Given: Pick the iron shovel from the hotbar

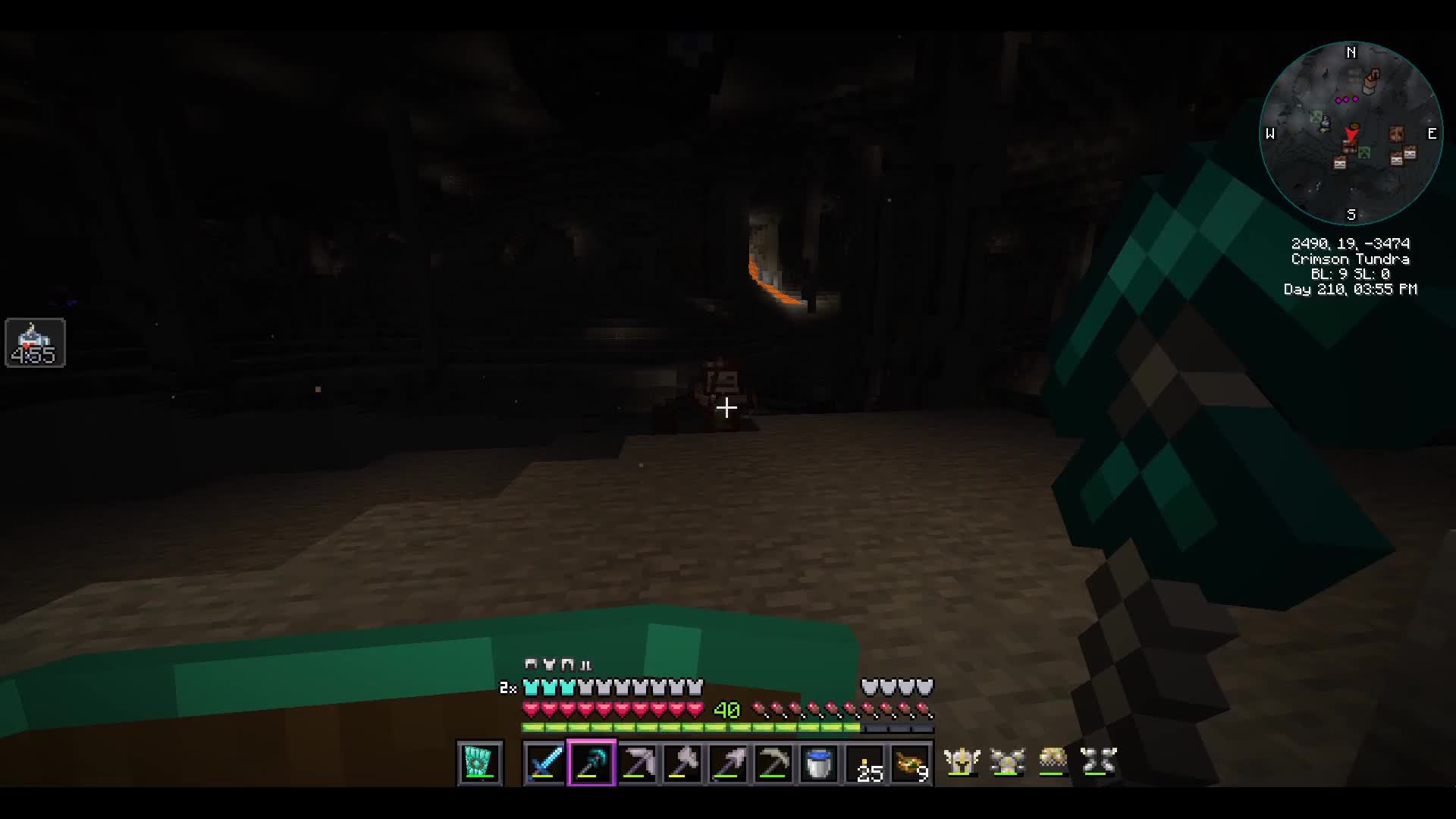Looking at the screenshot, I should (729, 764).
